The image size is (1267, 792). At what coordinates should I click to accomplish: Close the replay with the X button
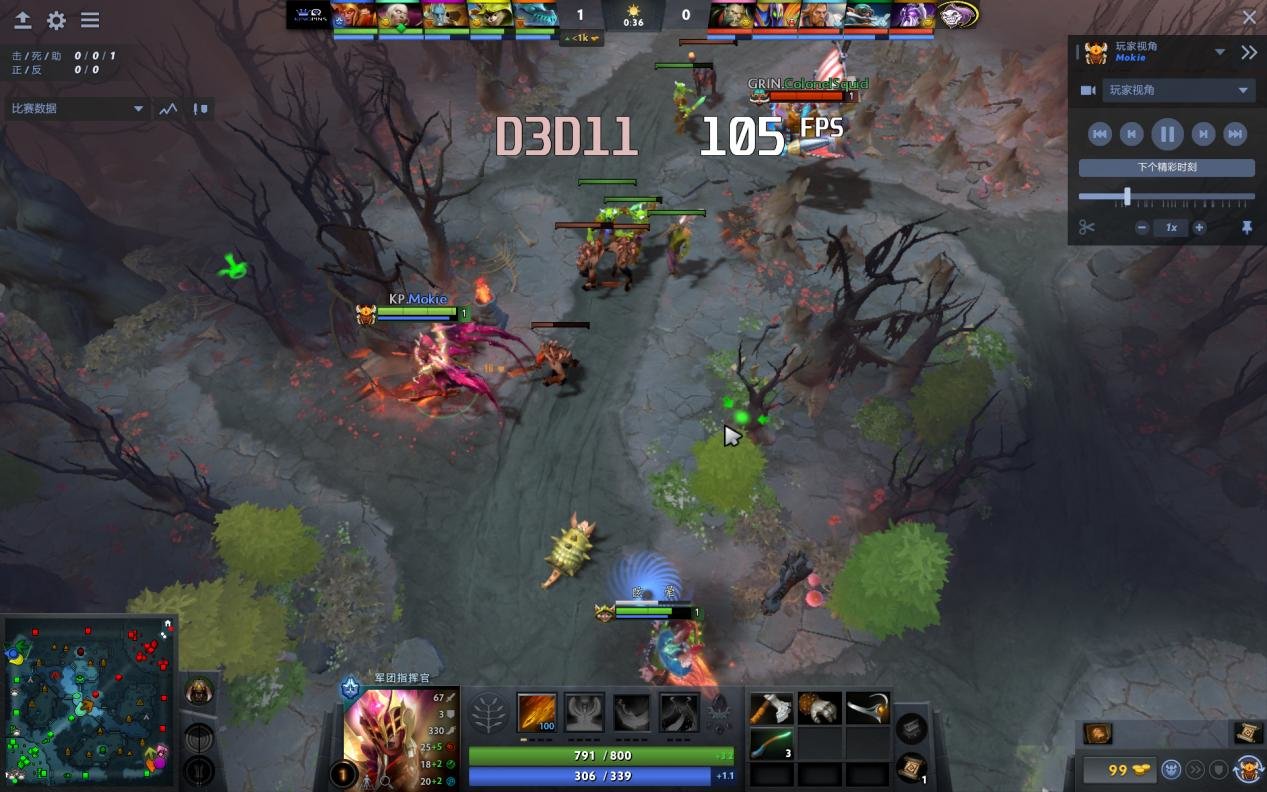tap(1249, 17)
